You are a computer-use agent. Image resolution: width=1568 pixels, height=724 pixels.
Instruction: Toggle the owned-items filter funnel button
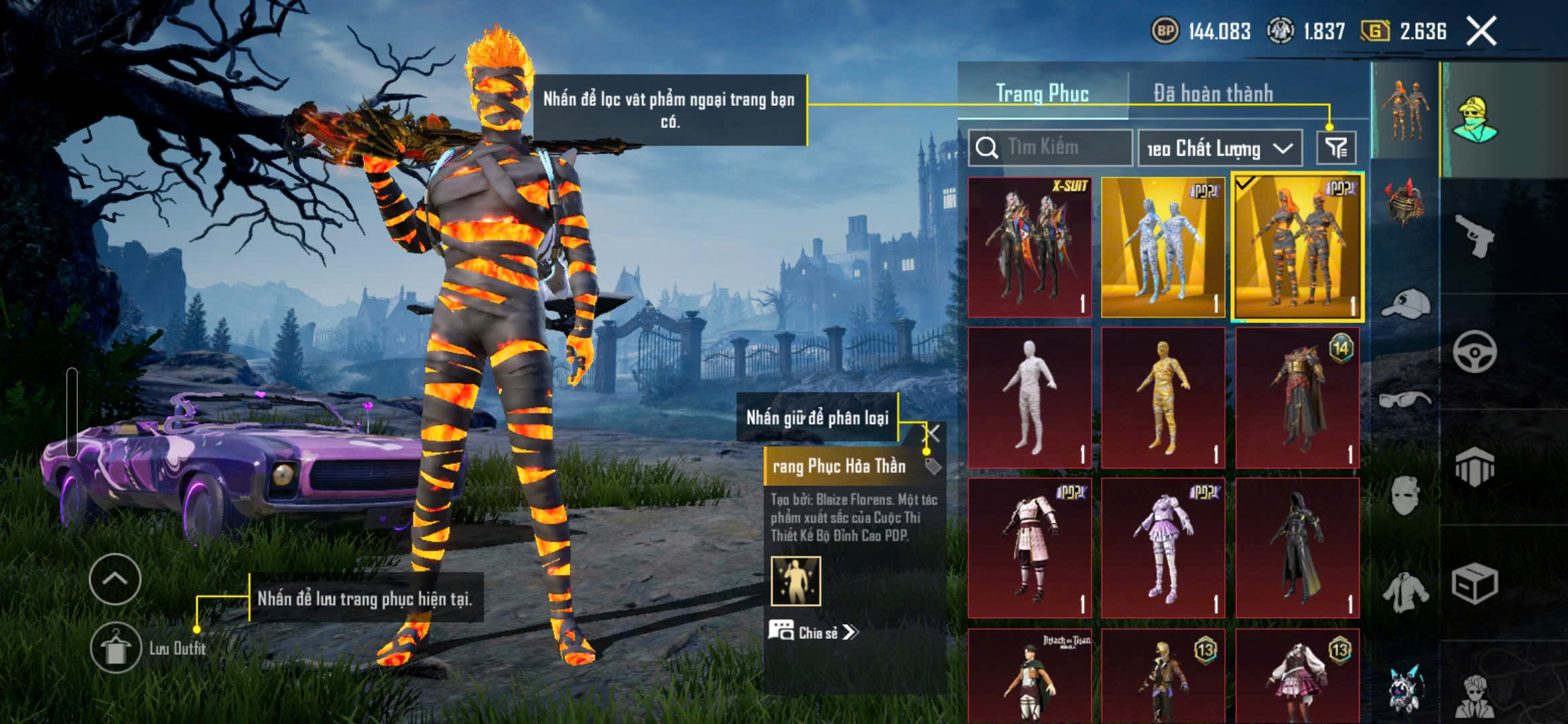(1336, 148)
